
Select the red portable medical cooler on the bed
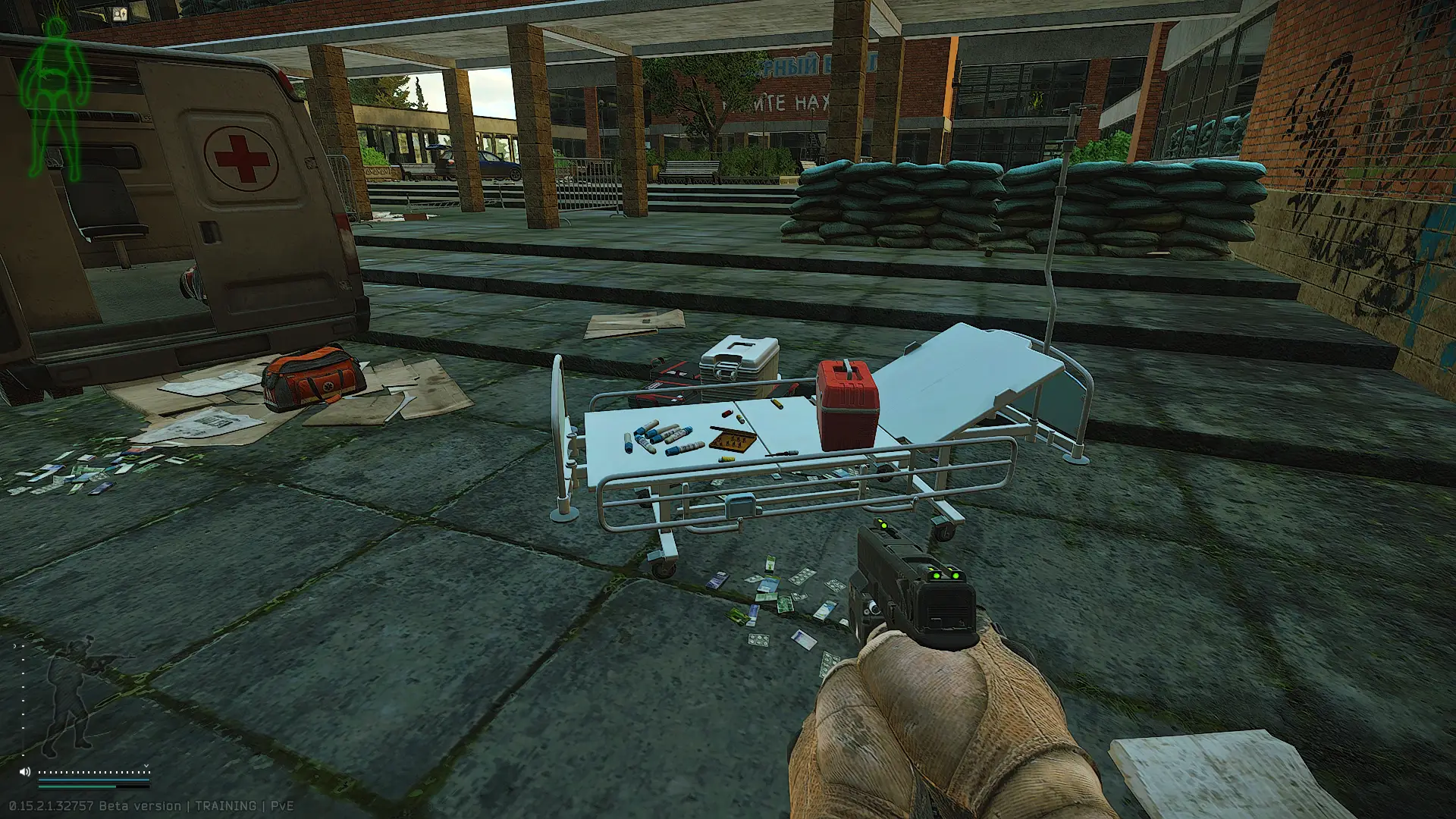(847, 402)
